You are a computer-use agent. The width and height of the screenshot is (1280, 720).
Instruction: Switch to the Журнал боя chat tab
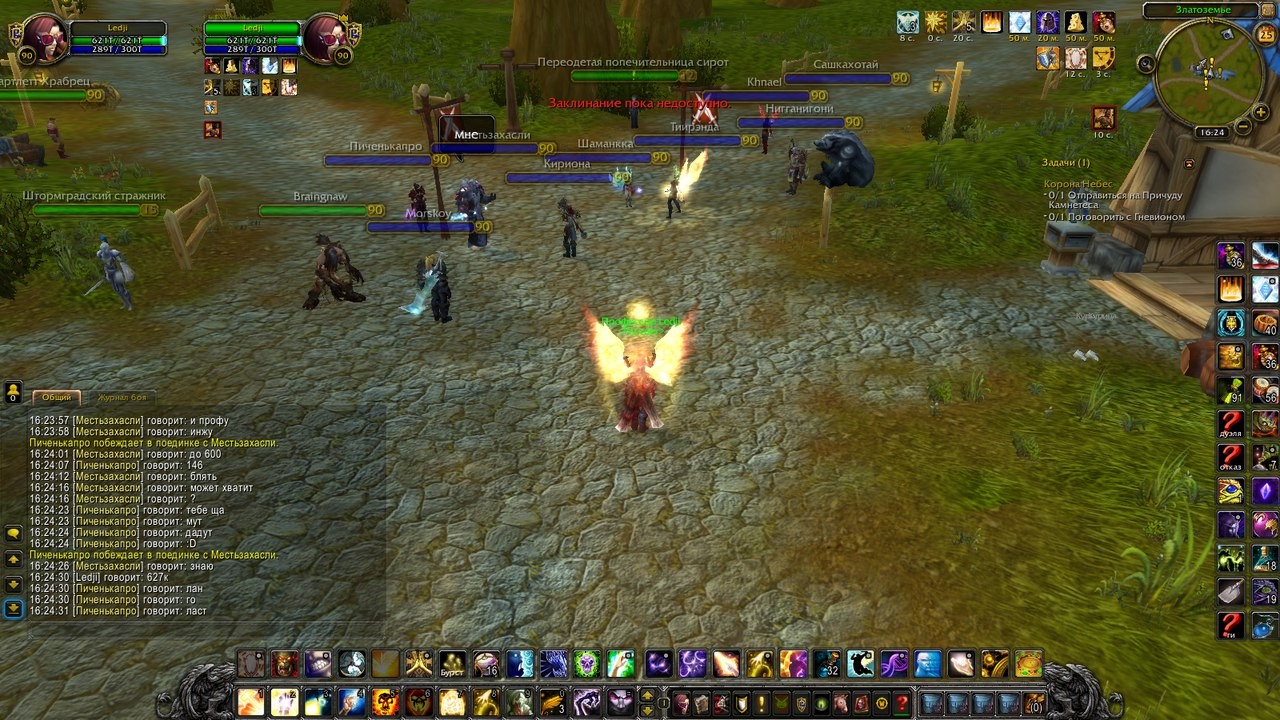122,397
